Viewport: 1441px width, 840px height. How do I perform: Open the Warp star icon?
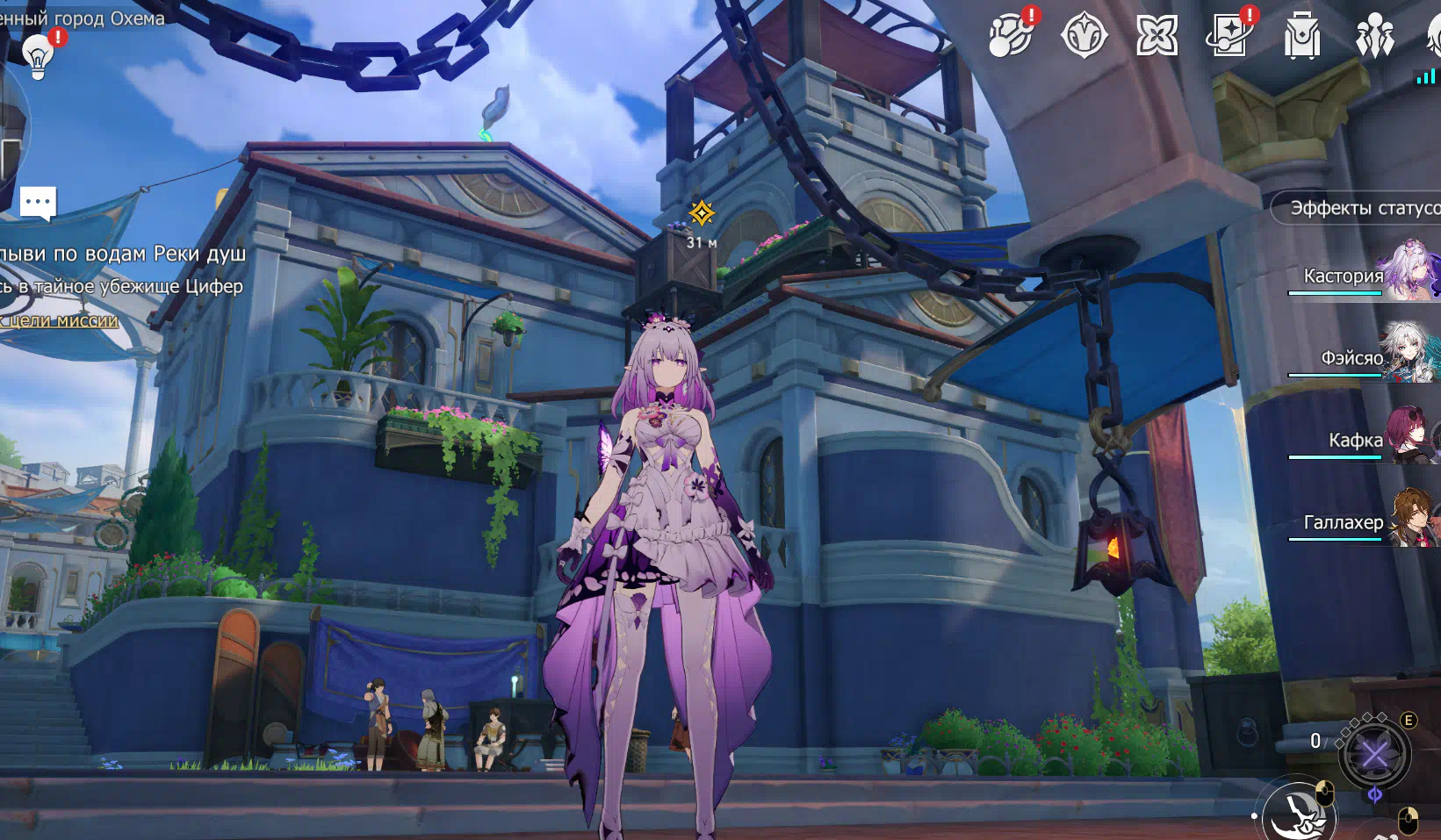[1156, 37]
